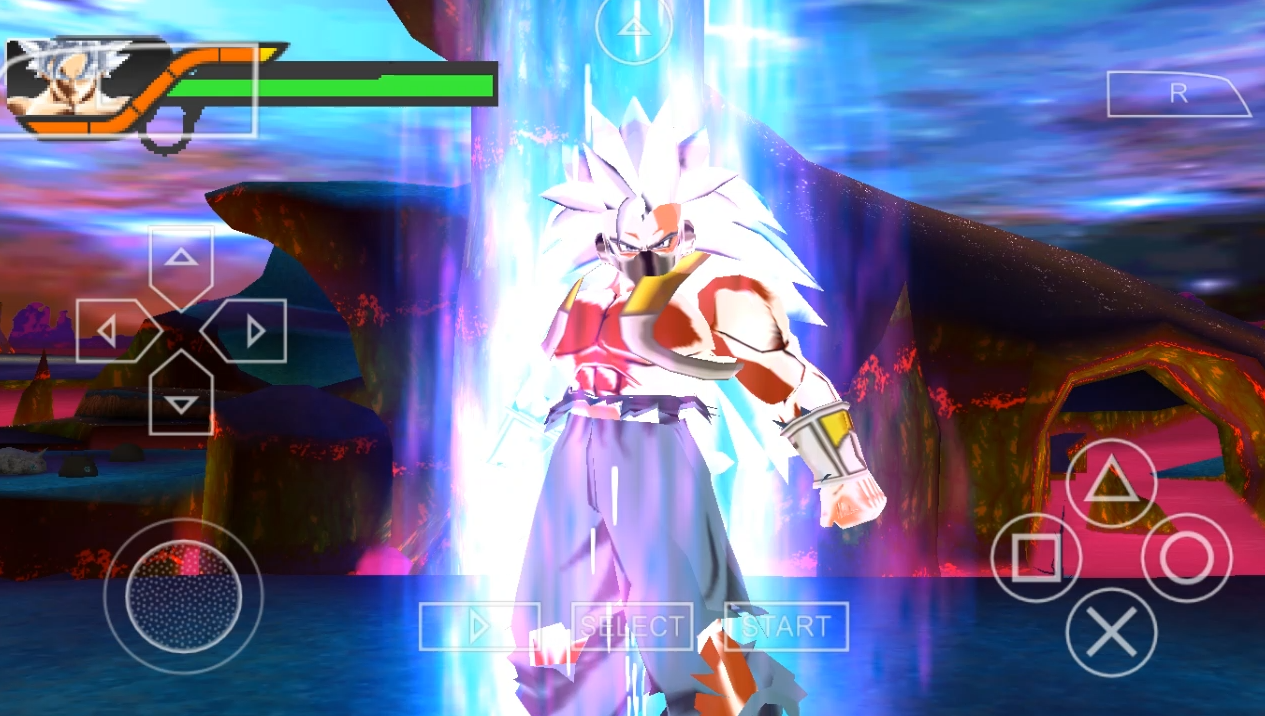Image resolution: width=1265 pixels, height=716 pixels.
Task: Tap the D-pad left arrow
Action: click(x=110, y=330)
